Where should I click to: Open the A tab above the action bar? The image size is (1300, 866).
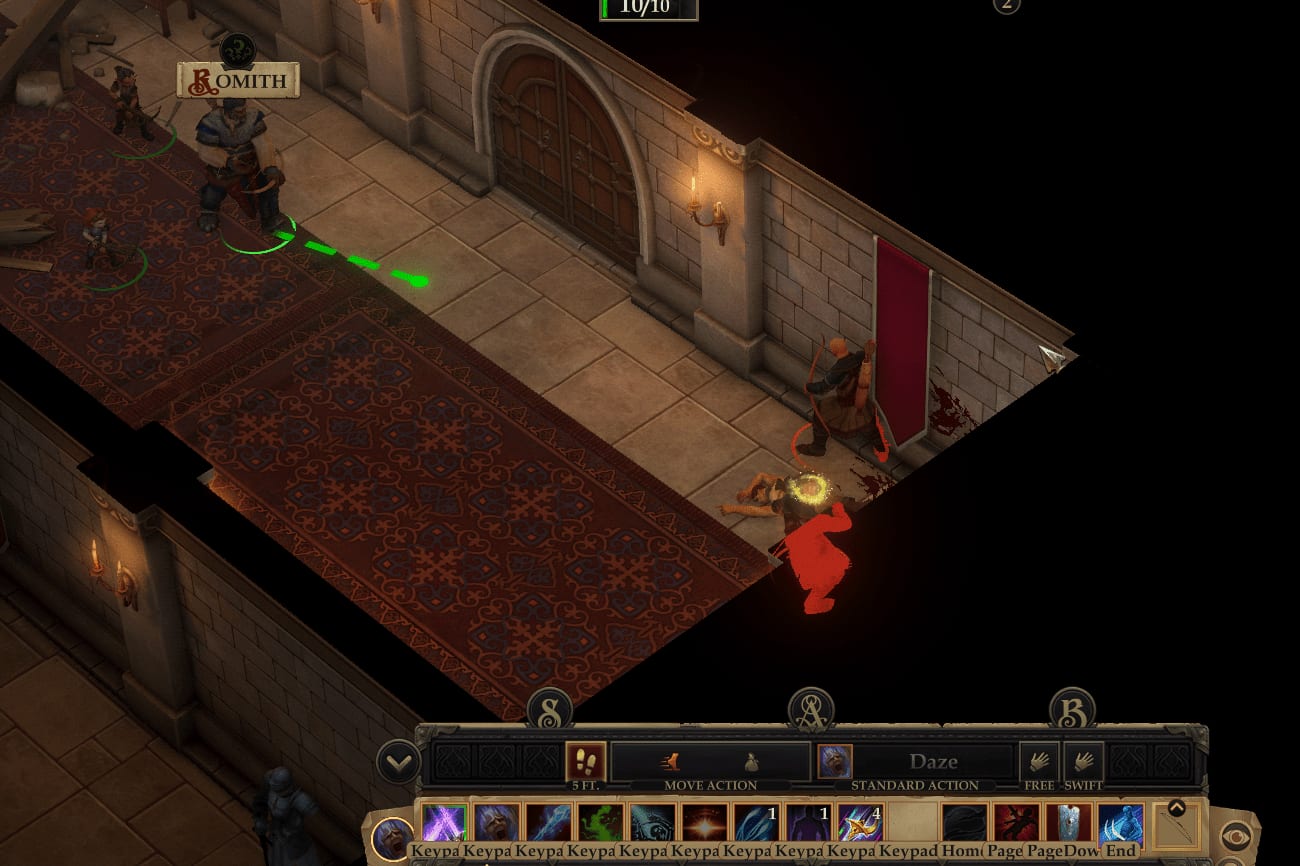pos(811,709)
